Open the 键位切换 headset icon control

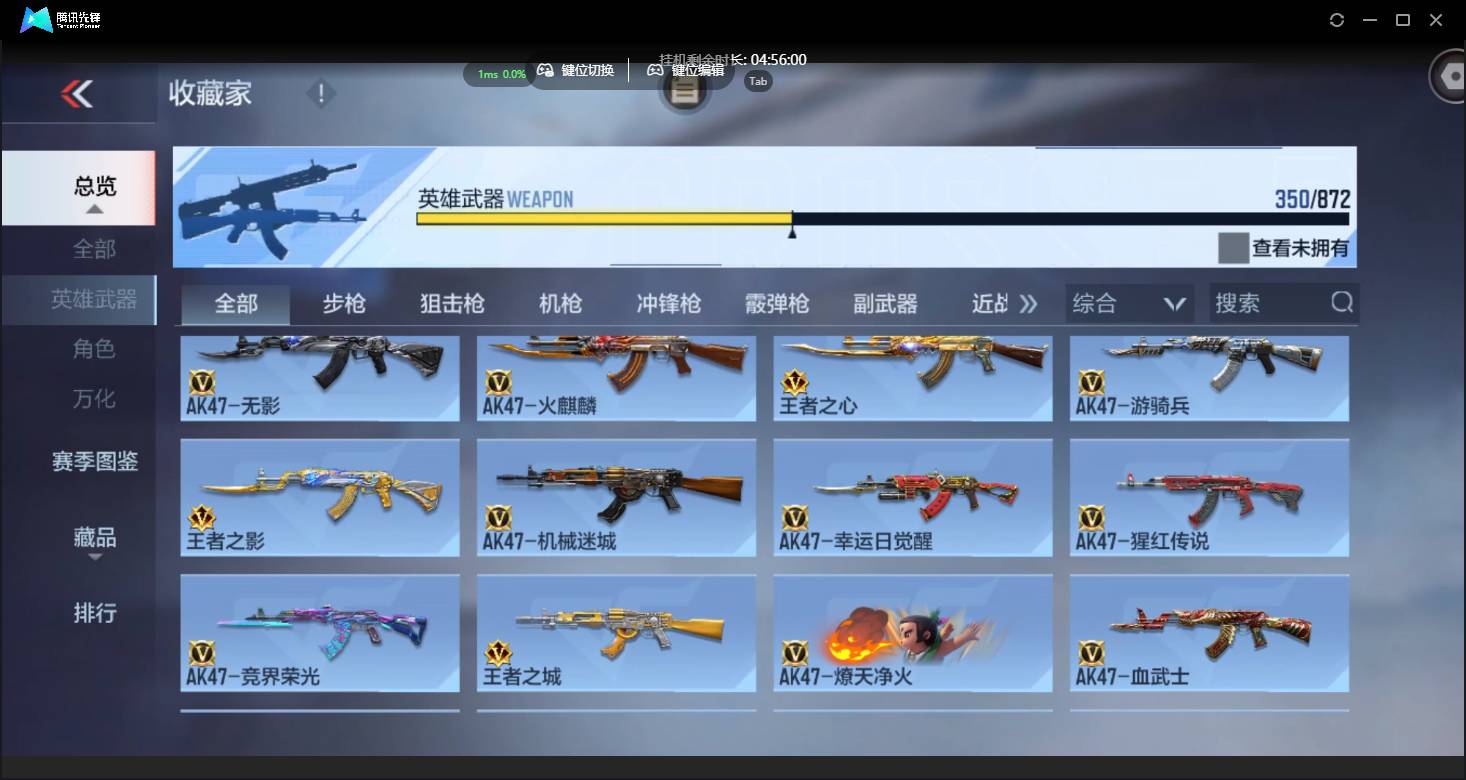[x=546, y=70]
